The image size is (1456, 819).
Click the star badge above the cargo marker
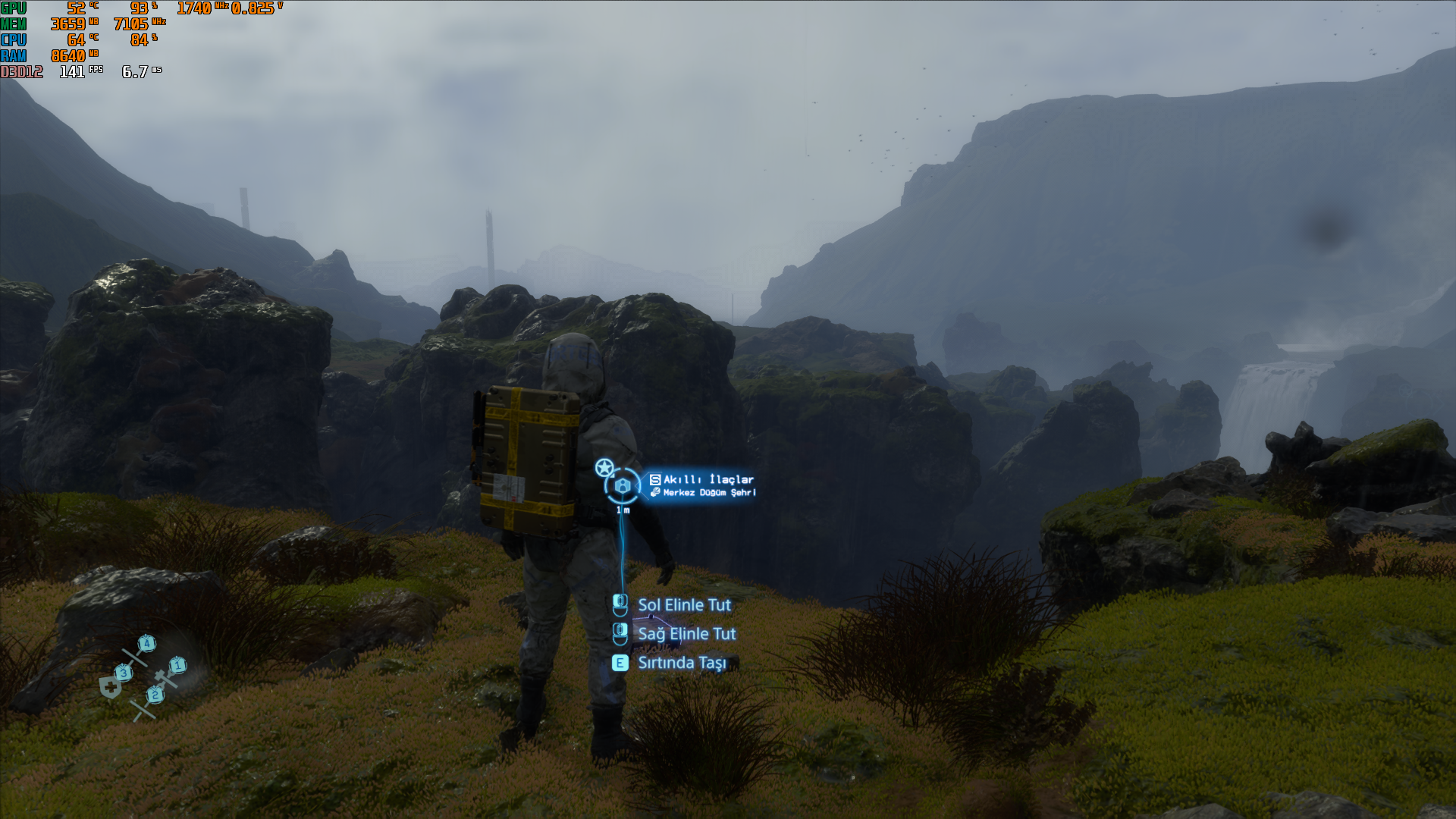pos(604,467)
